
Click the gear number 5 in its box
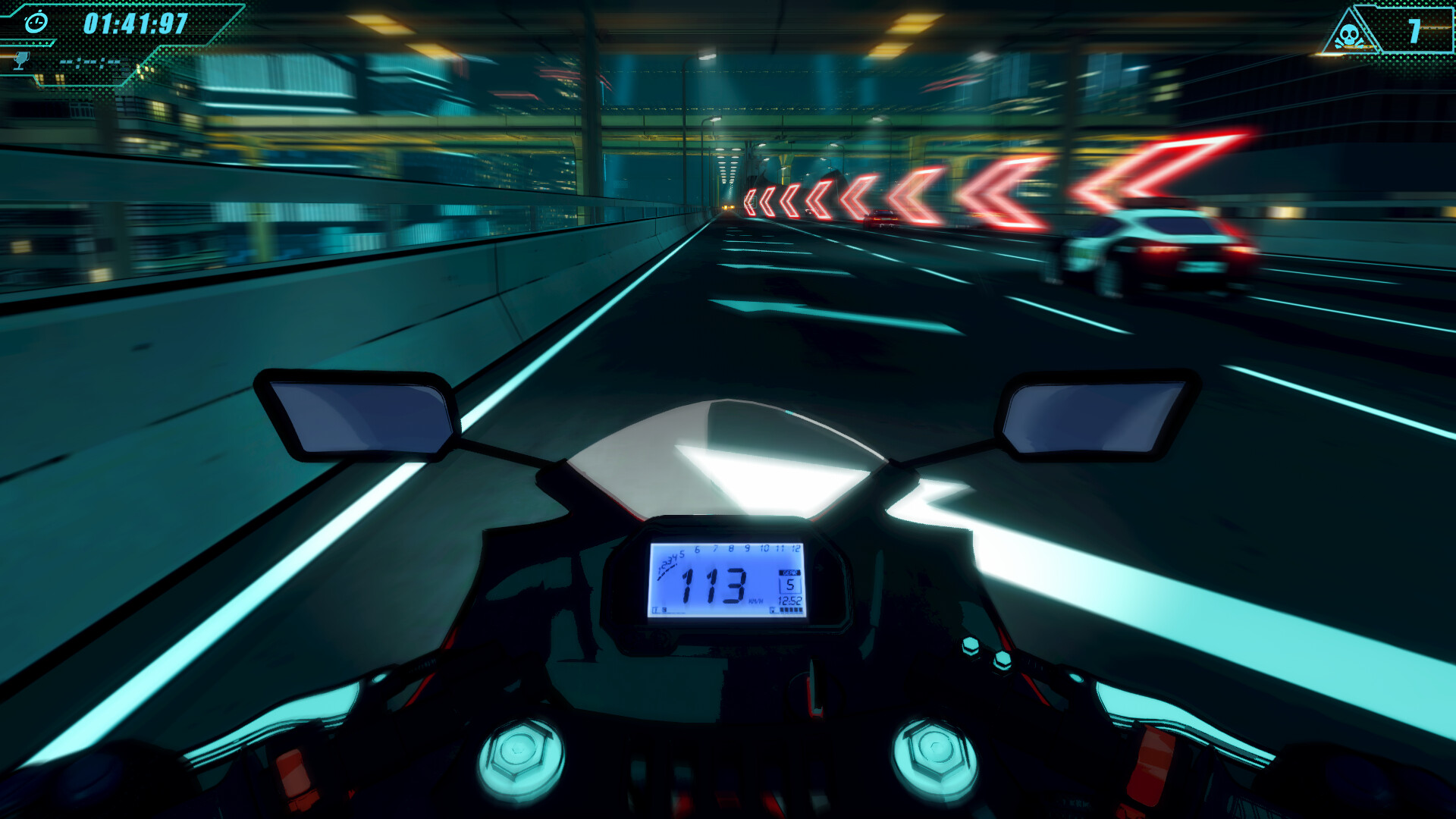[x=790, y=585]
